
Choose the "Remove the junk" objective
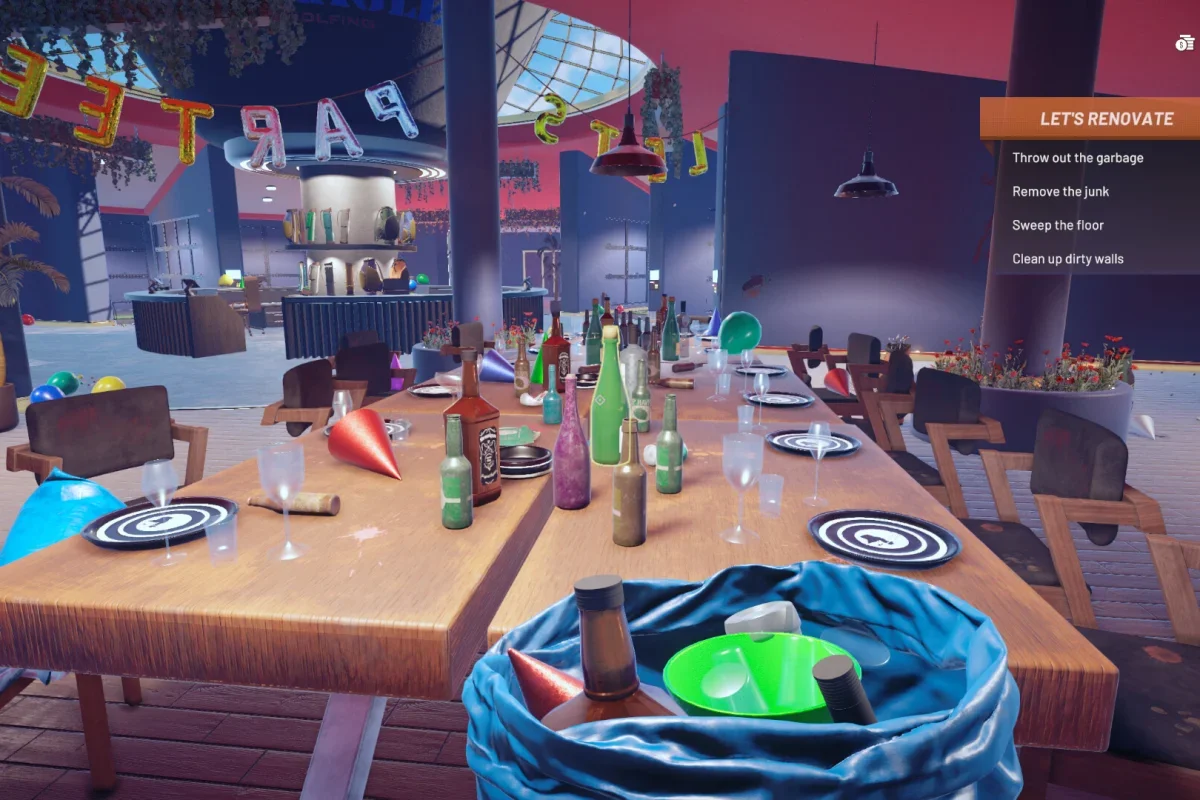coord(1060,192)
